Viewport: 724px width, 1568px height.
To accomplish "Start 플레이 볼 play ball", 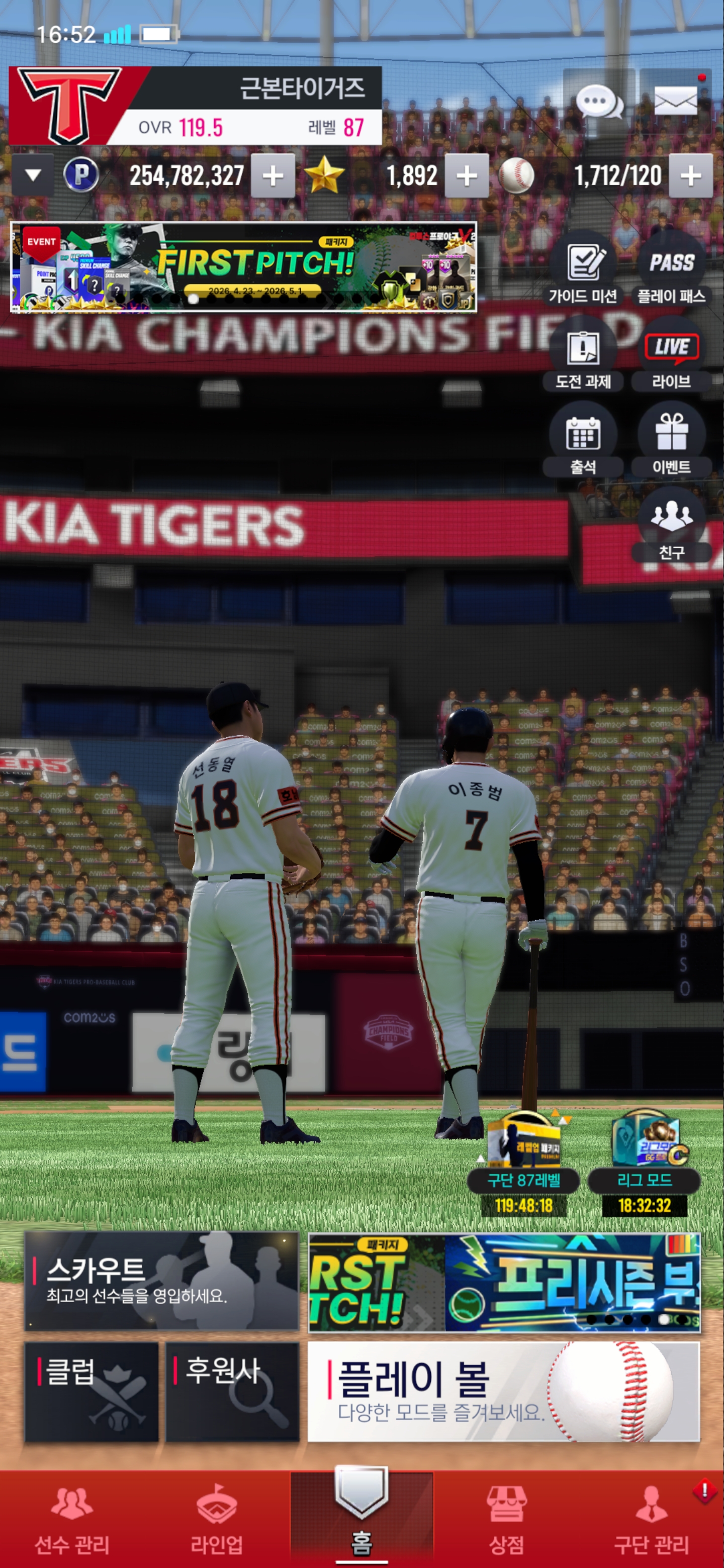I will pyautogui.click(x=504, y=1392).
